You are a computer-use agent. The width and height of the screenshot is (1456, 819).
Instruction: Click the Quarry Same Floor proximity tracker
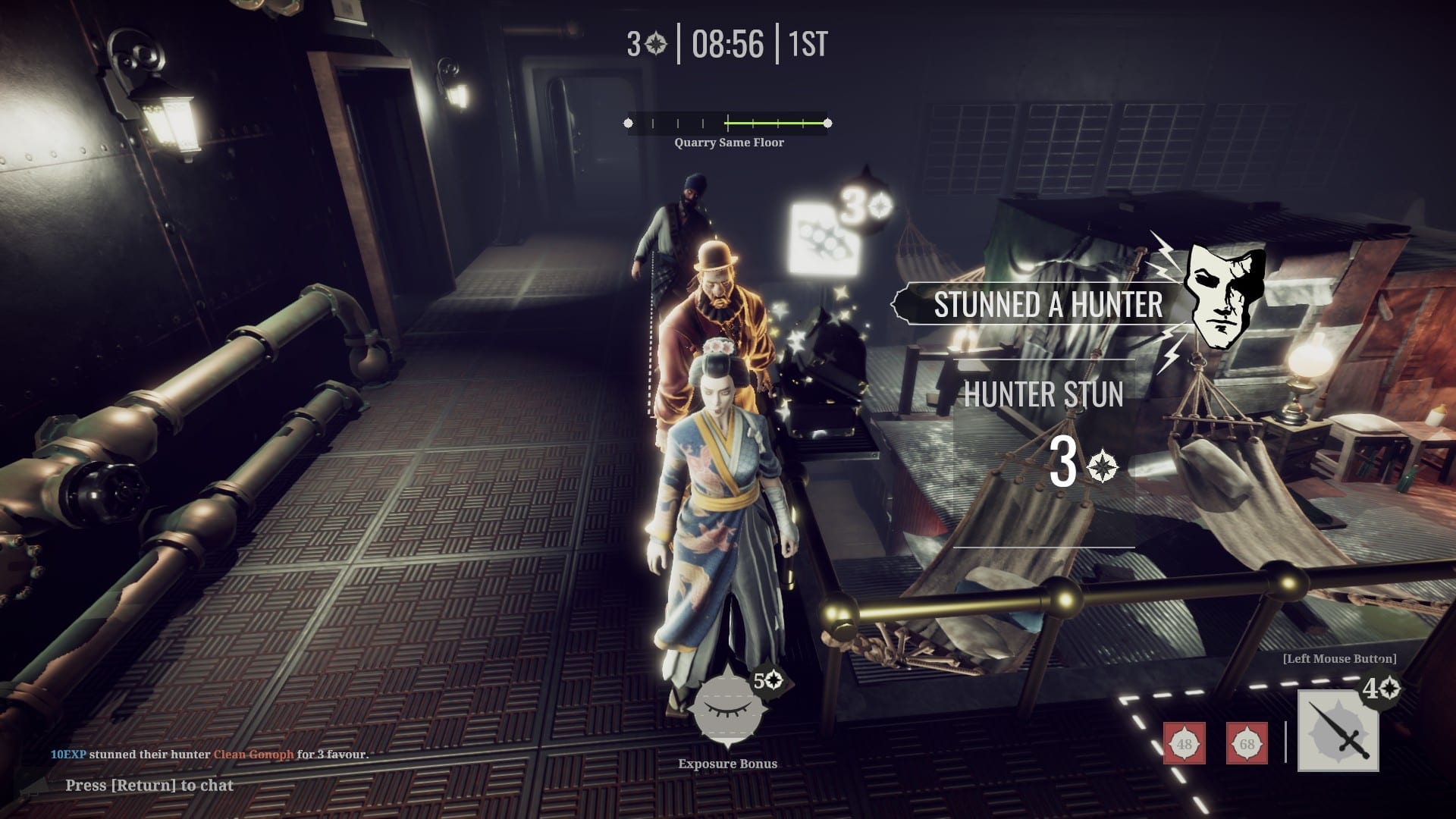[x=727, y=123]
